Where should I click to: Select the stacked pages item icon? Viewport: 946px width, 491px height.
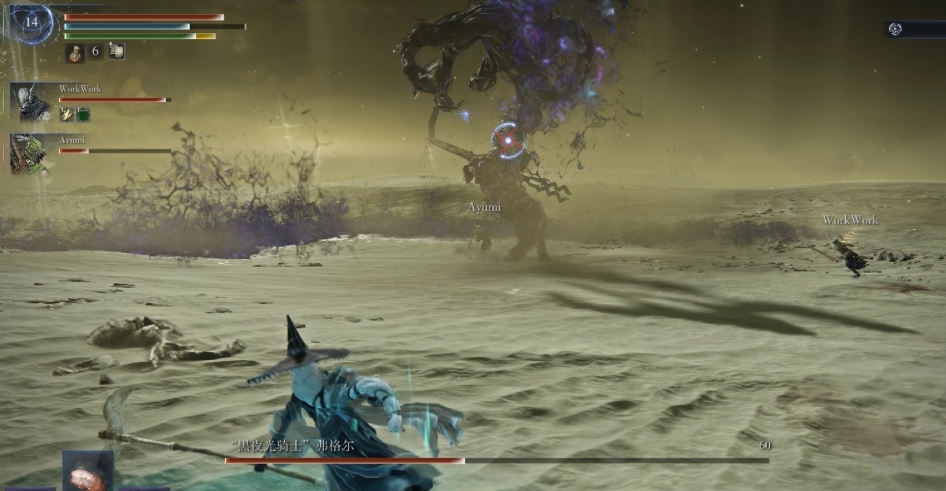click(116, 51)
